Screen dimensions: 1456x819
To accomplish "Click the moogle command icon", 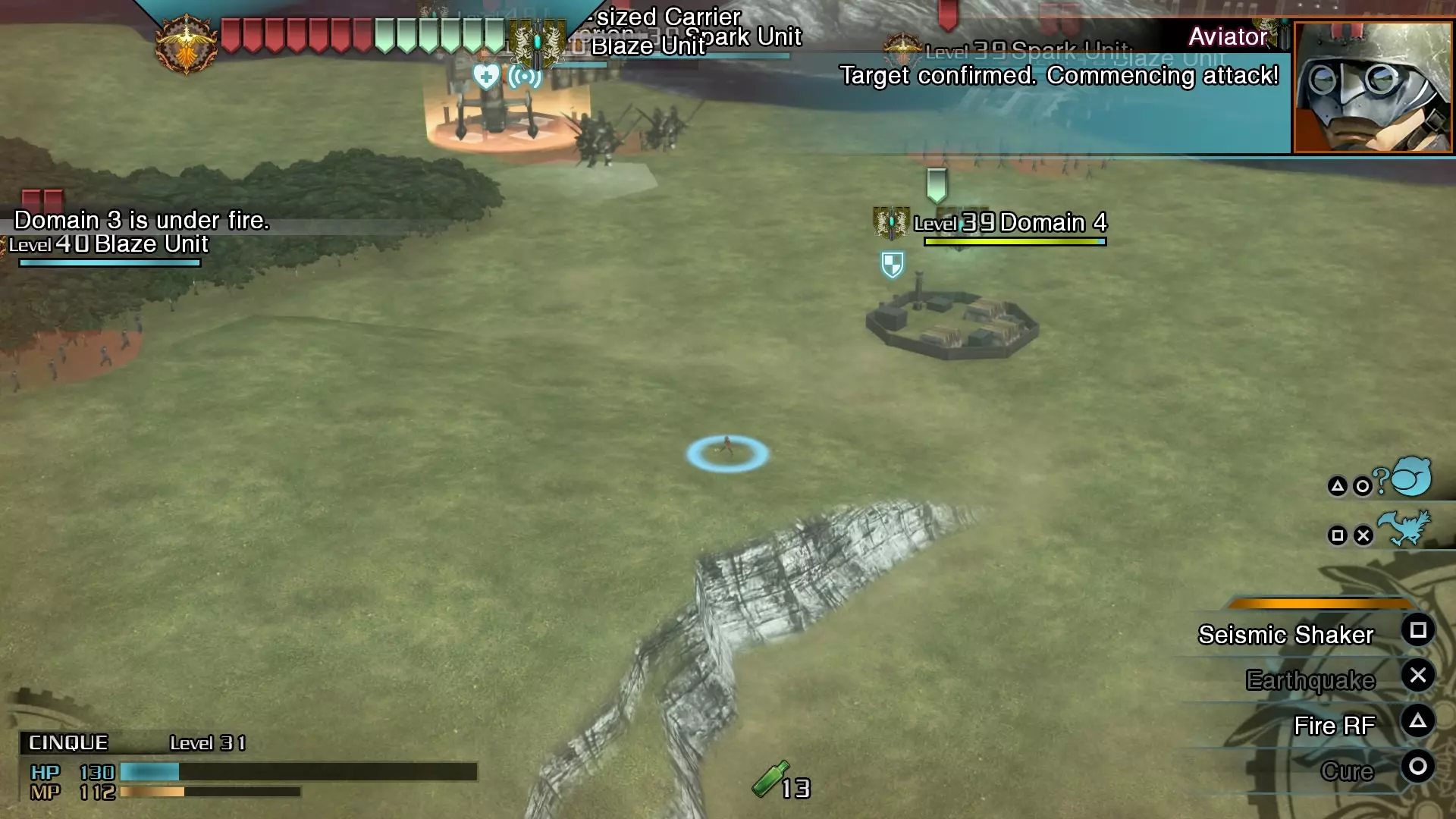I will coord(1411,478).
